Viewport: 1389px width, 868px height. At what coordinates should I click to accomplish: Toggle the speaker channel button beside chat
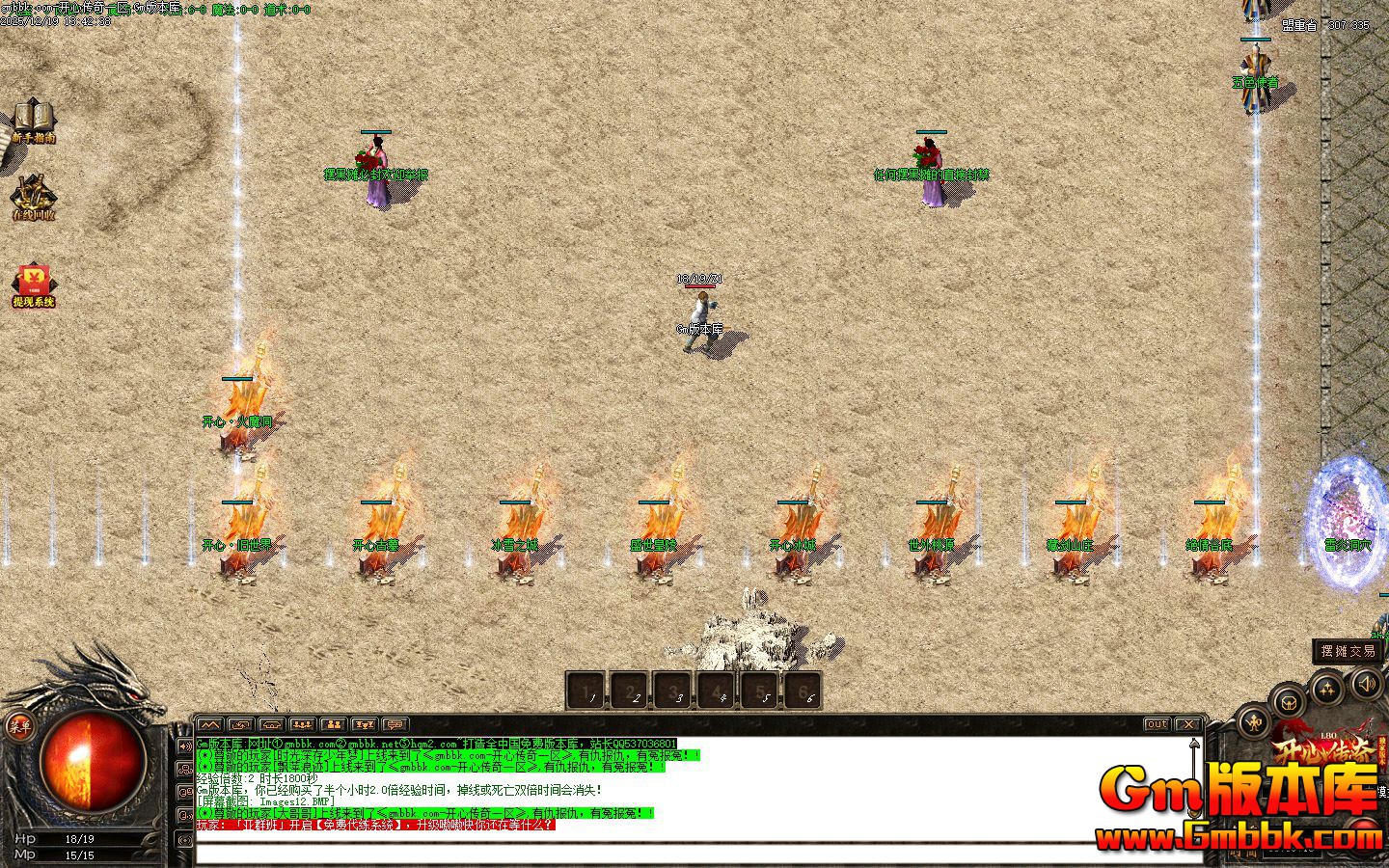[185, 746]
